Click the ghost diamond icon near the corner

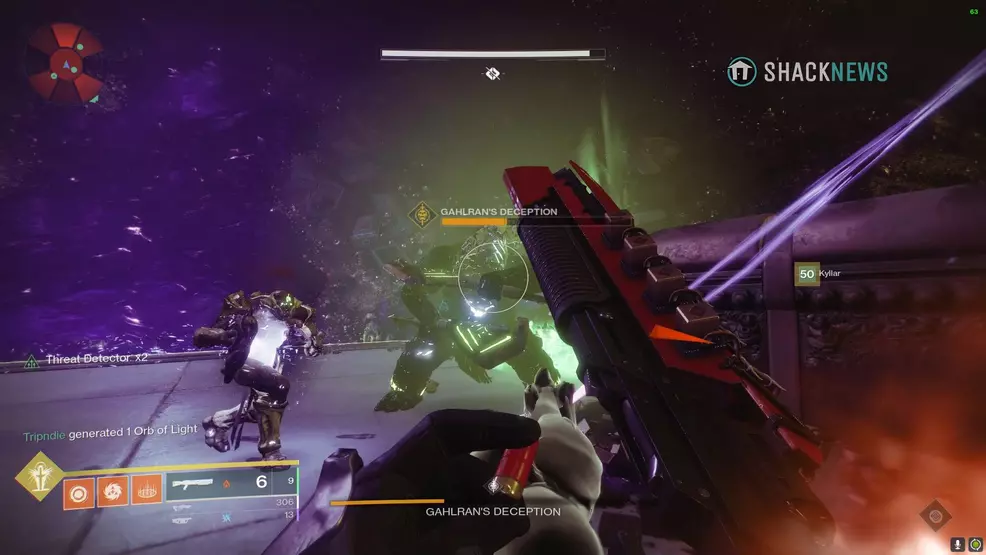click(x=935, y=516)
